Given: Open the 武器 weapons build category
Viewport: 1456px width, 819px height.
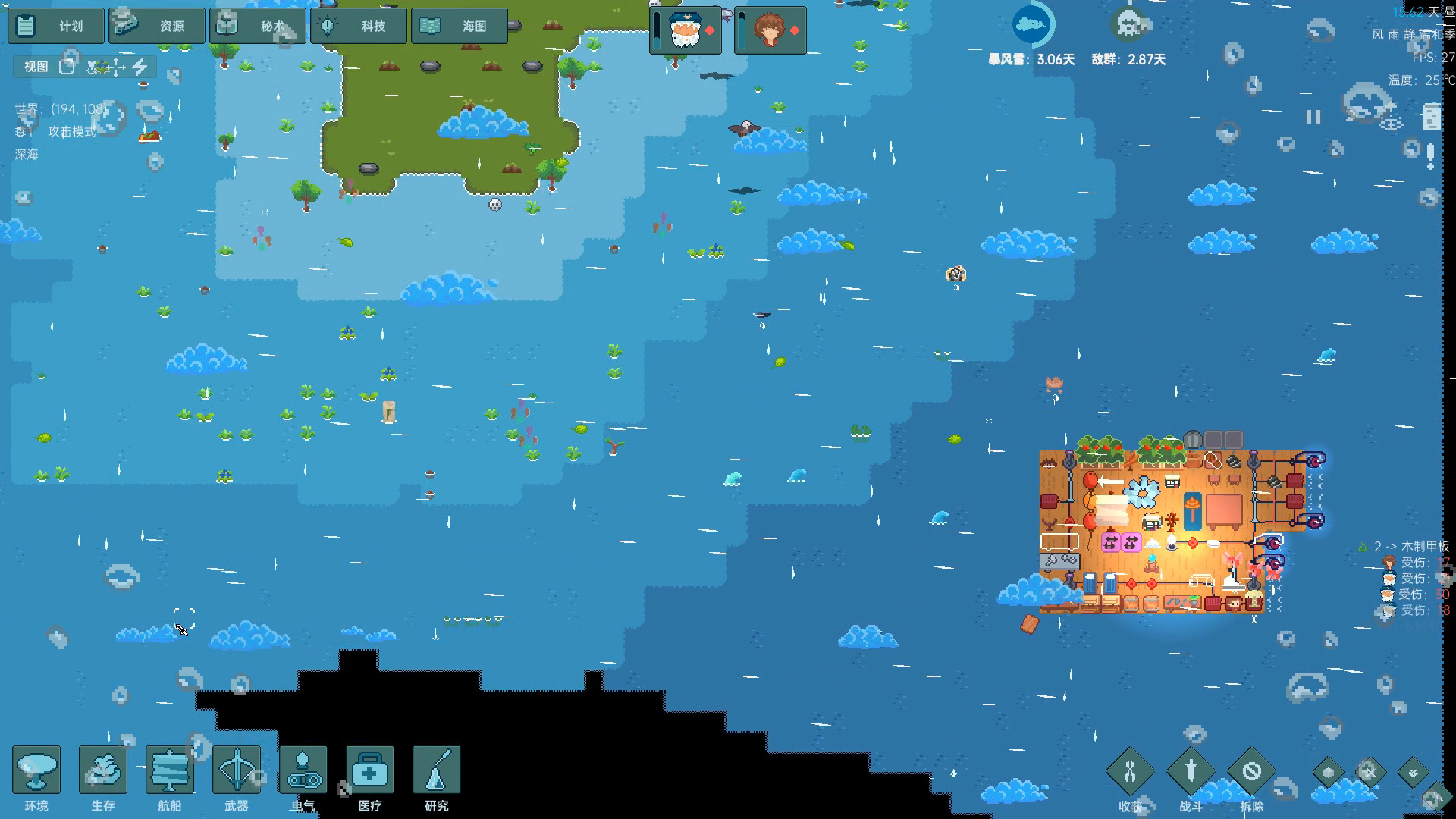Looking at the screenshot, I should [236, 769].
